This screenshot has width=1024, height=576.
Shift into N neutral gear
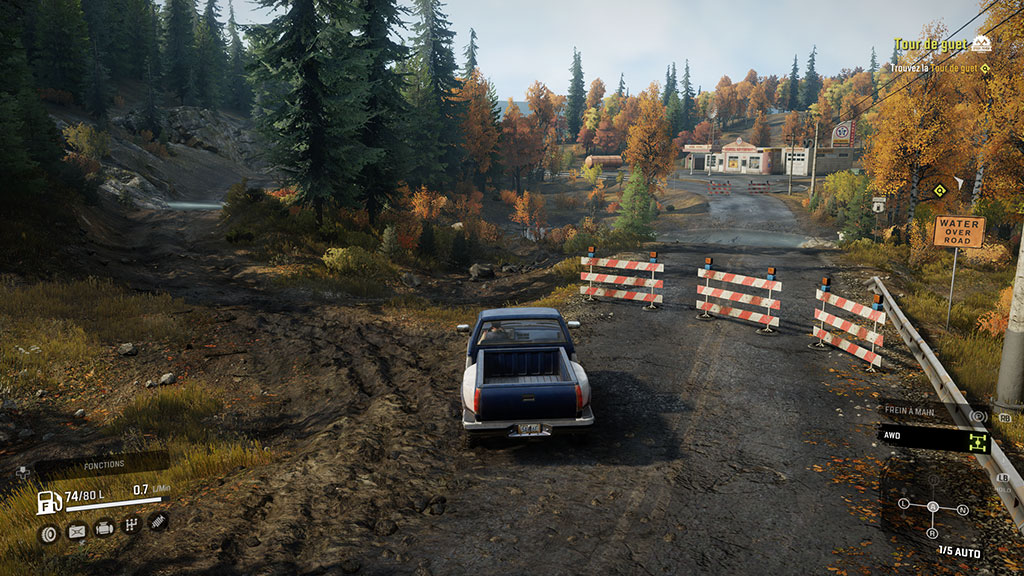[962, 510]
